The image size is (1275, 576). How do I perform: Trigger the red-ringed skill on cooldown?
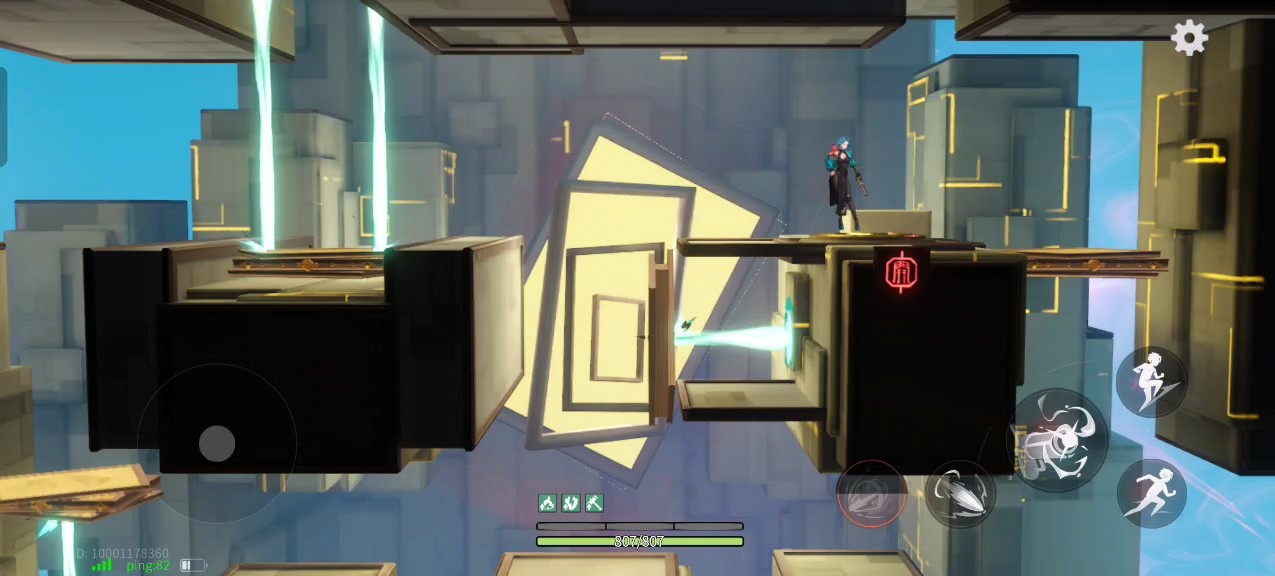[871, 494]
